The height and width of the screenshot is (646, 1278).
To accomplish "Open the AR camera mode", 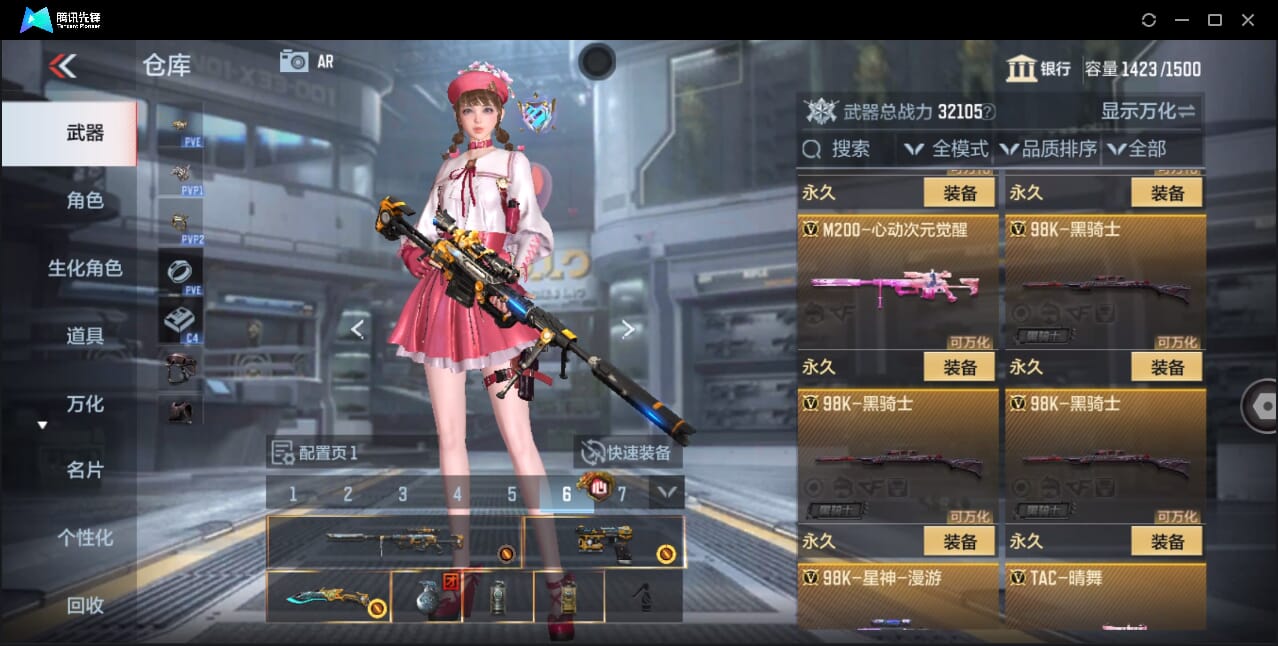I will (x=306, y=61).
